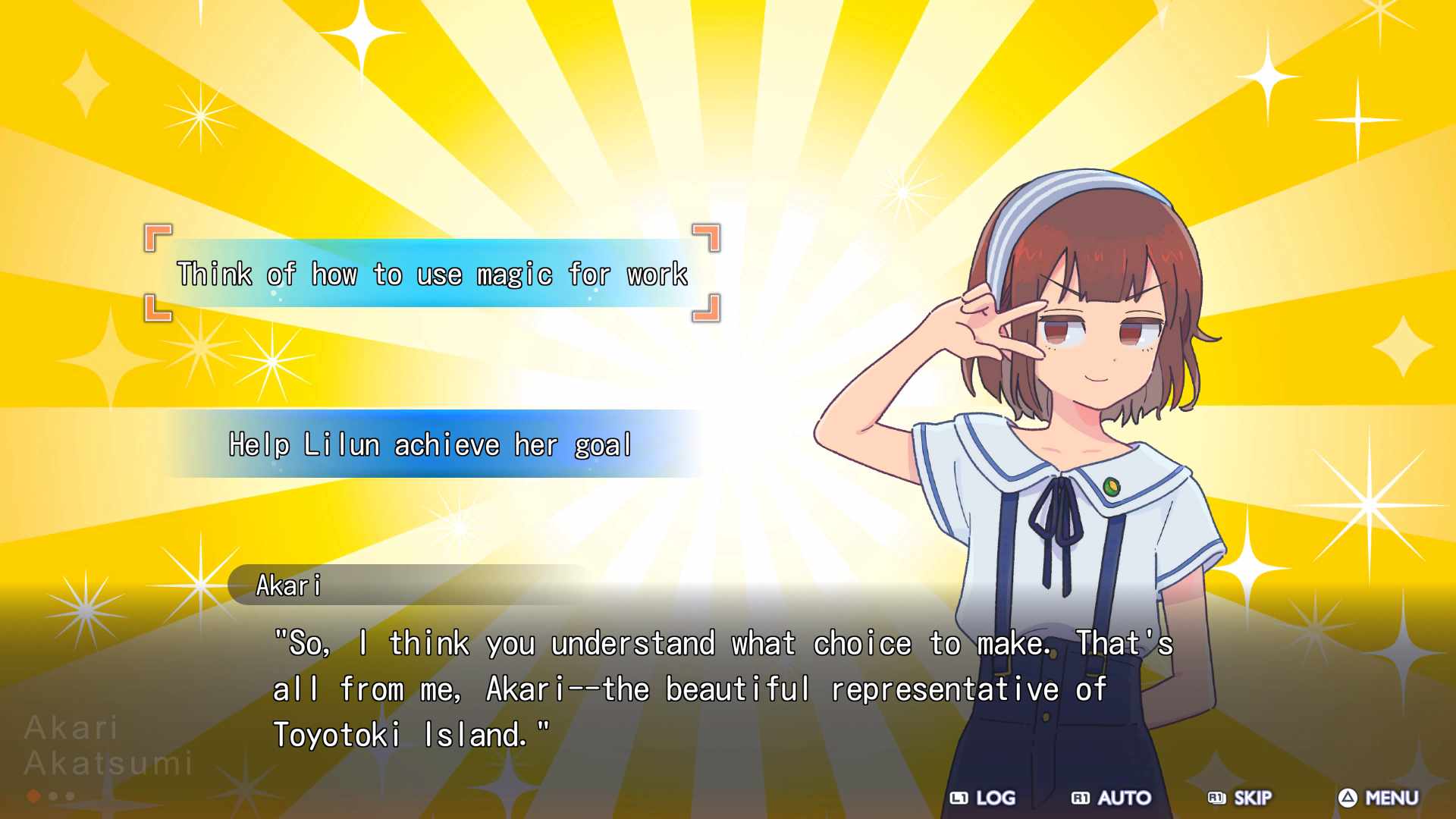1456x819 pixels.
Task: Open the dialogue LOG
Action: (x=983, y=798)
